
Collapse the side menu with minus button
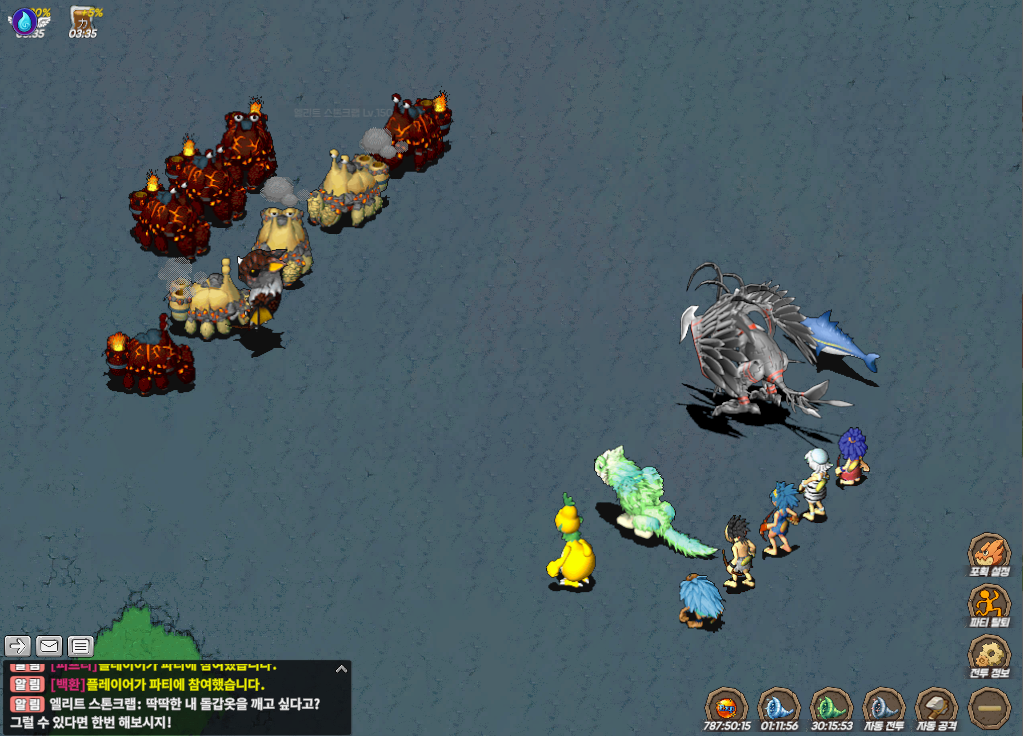988,707
